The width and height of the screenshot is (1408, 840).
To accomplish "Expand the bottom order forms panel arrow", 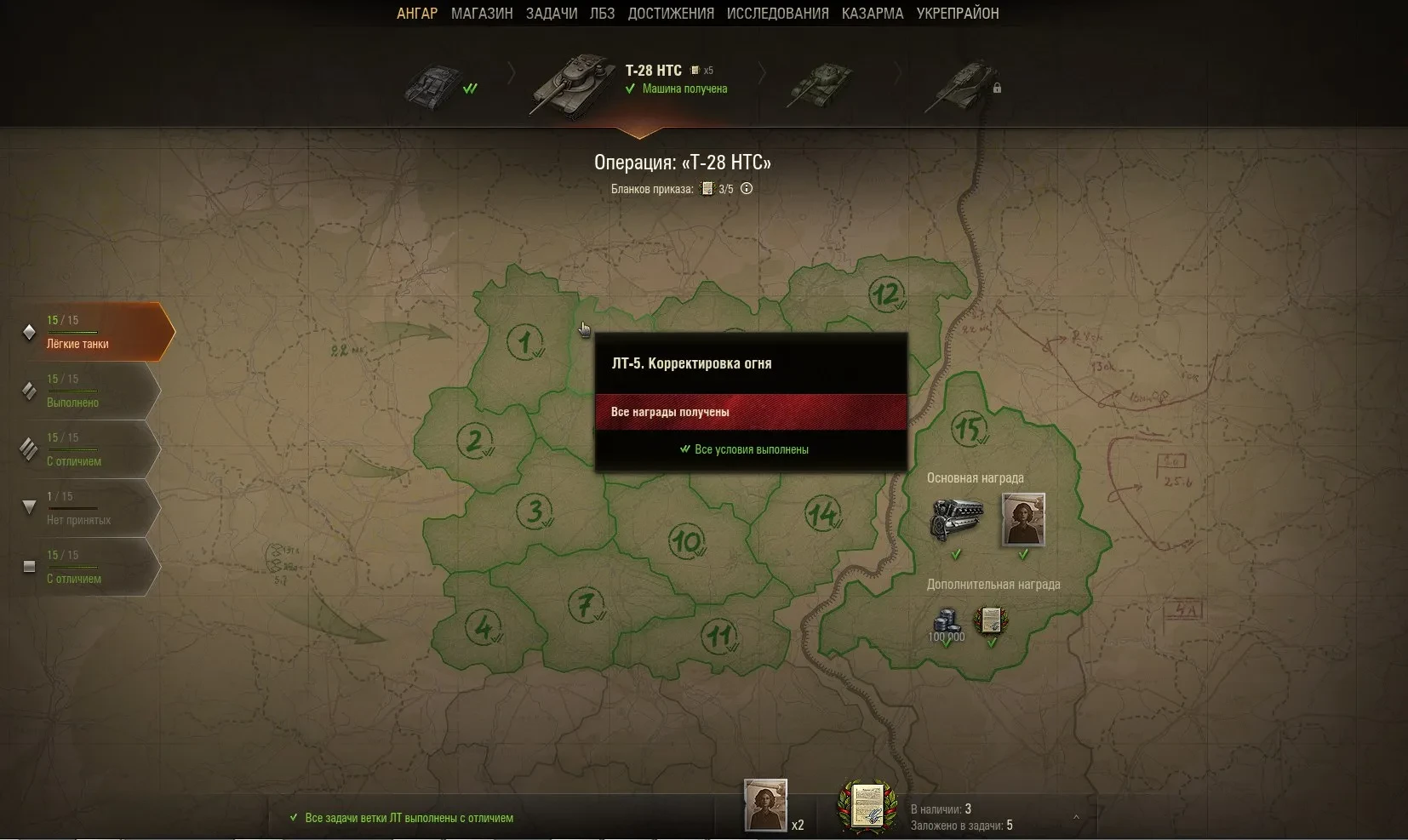I will tap(1076, 818).
